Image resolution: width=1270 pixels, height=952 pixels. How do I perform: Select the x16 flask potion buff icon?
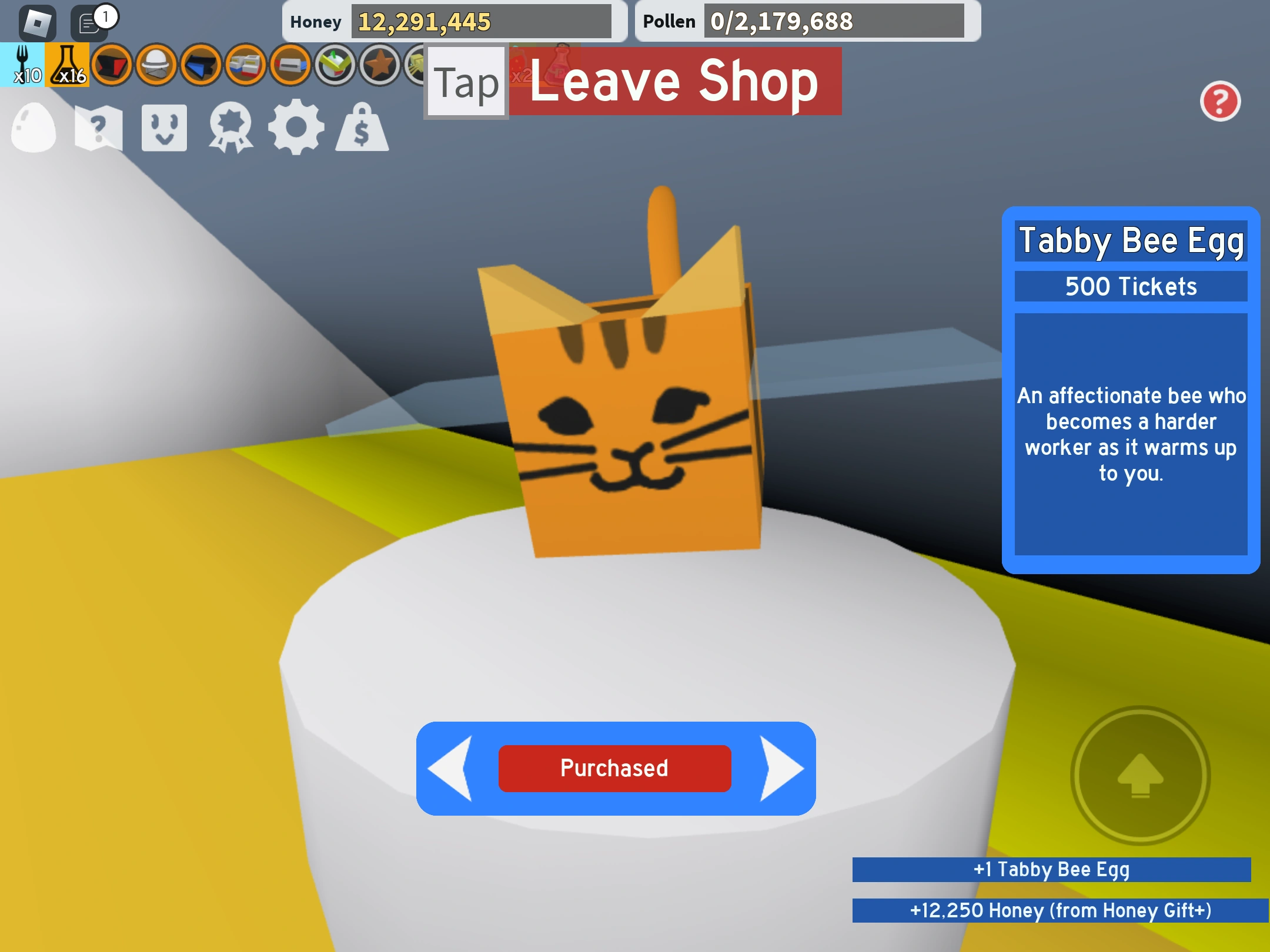point(68,66)
